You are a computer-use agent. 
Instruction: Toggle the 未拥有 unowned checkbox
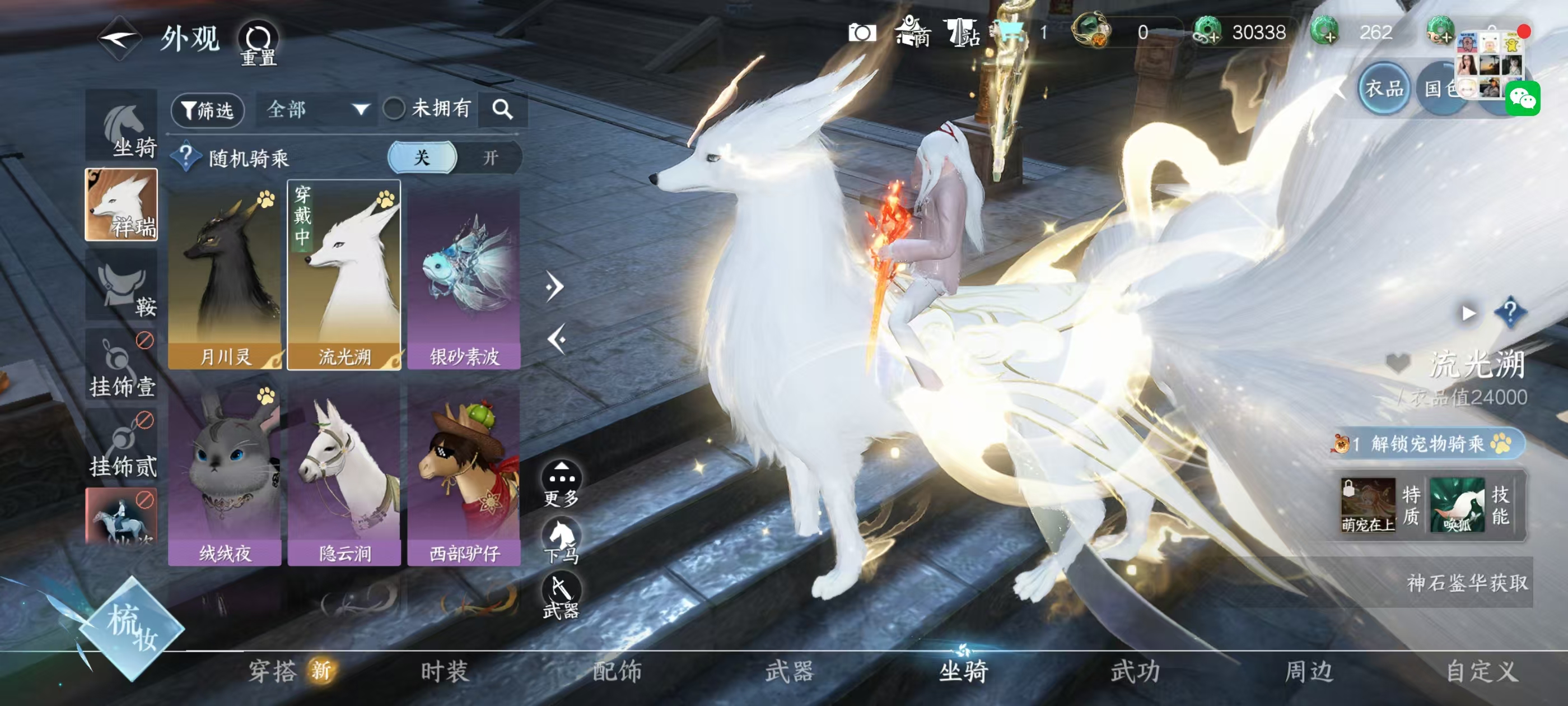[394, 110]
